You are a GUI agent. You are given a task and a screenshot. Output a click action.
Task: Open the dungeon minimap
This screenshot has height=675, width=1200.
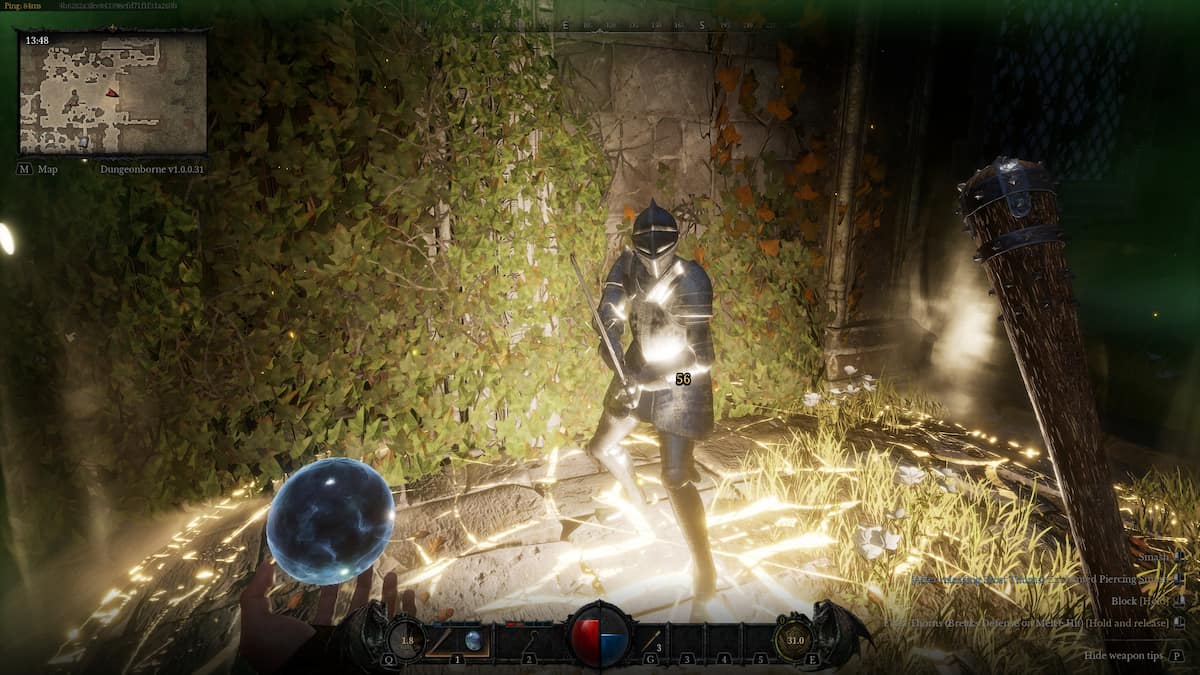click(x=112, y=92)
